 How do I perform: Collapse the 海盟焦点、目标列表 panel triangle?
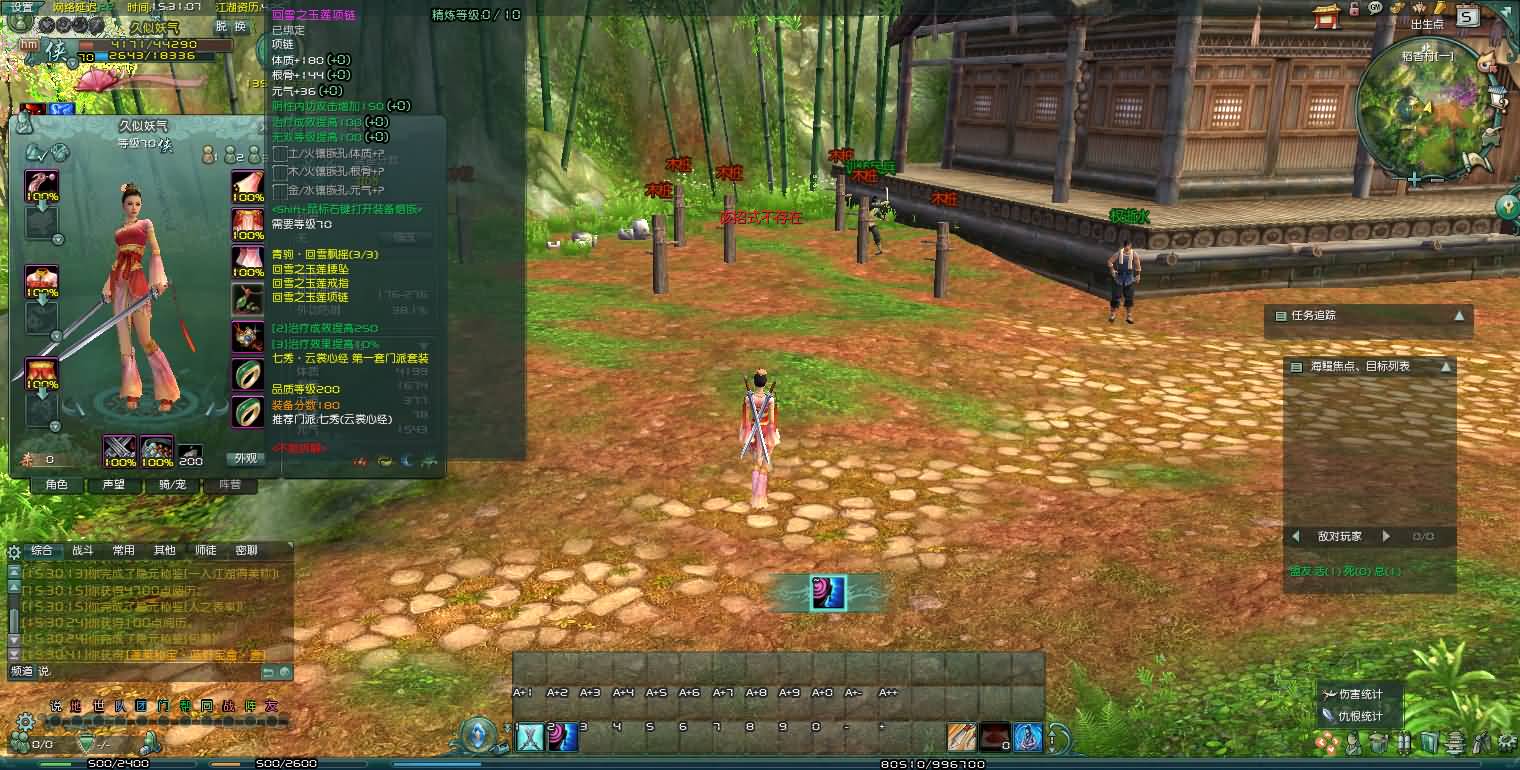[1444, 366]
